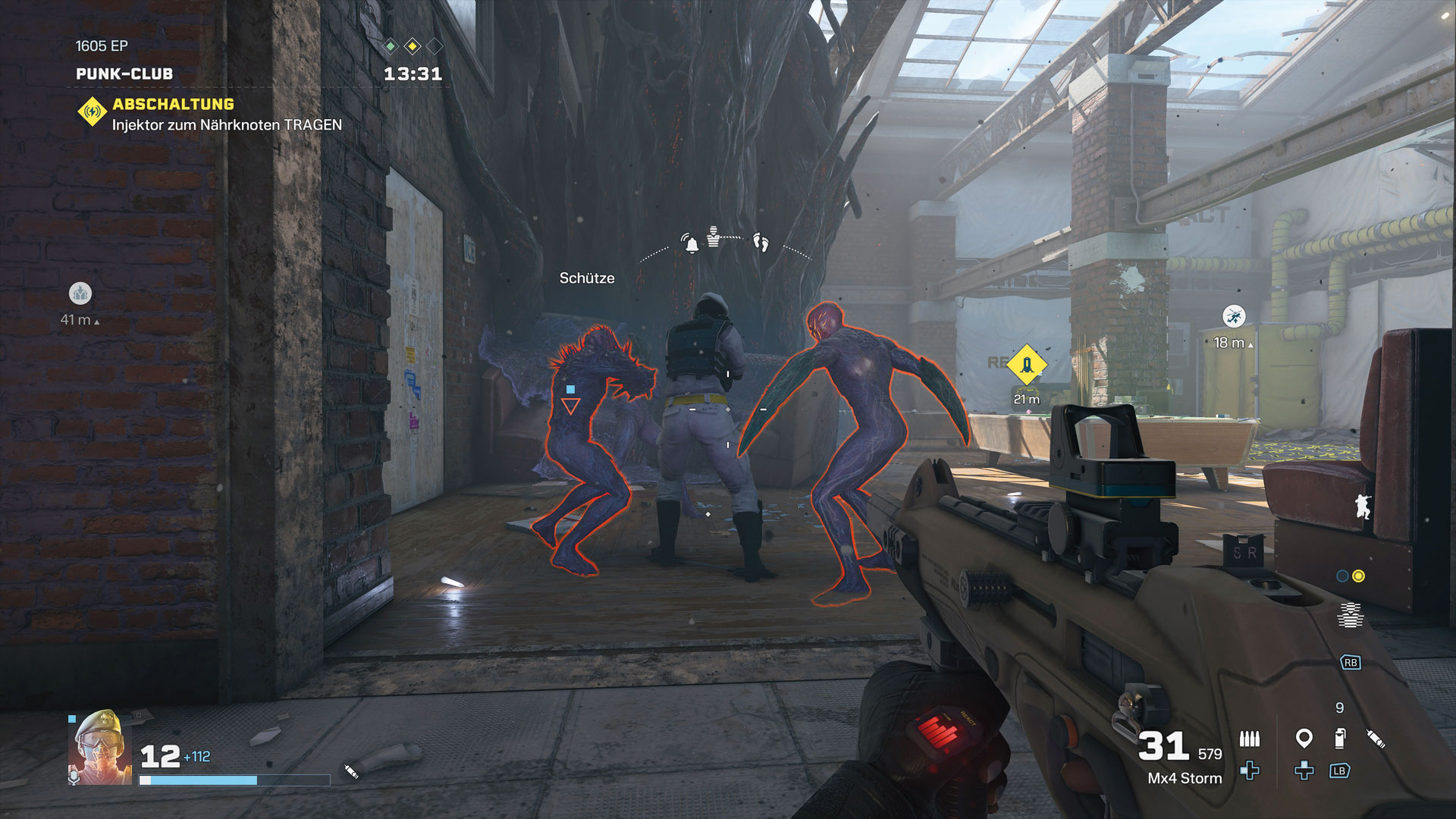Click the green diamond sub-objective indicator
The width and height of the screenshot is (1456, 819).
pos(390,46)
